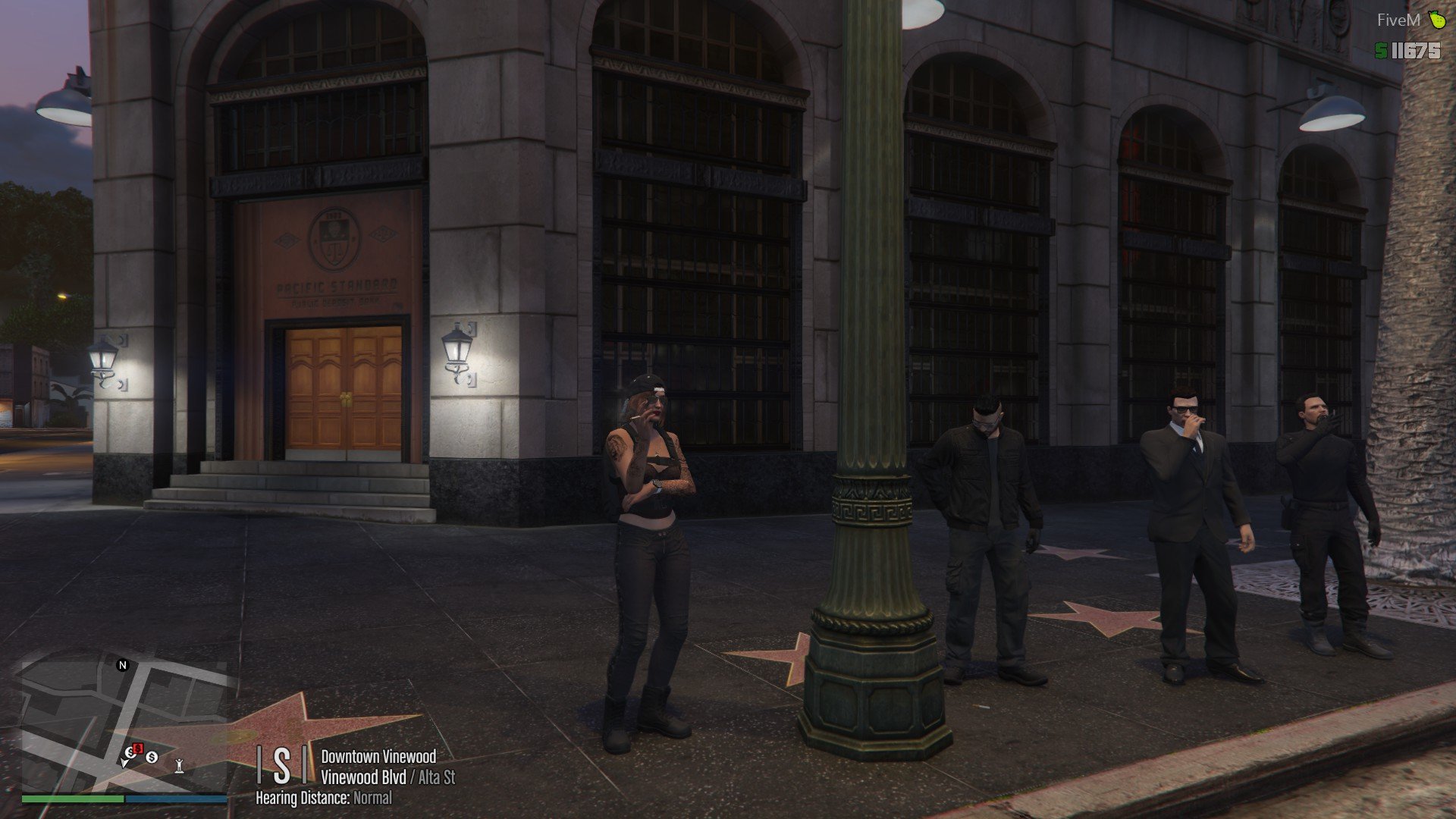Select the red dollar blip on the minimap
This screenshot has height=819, width=1456.
138,749
